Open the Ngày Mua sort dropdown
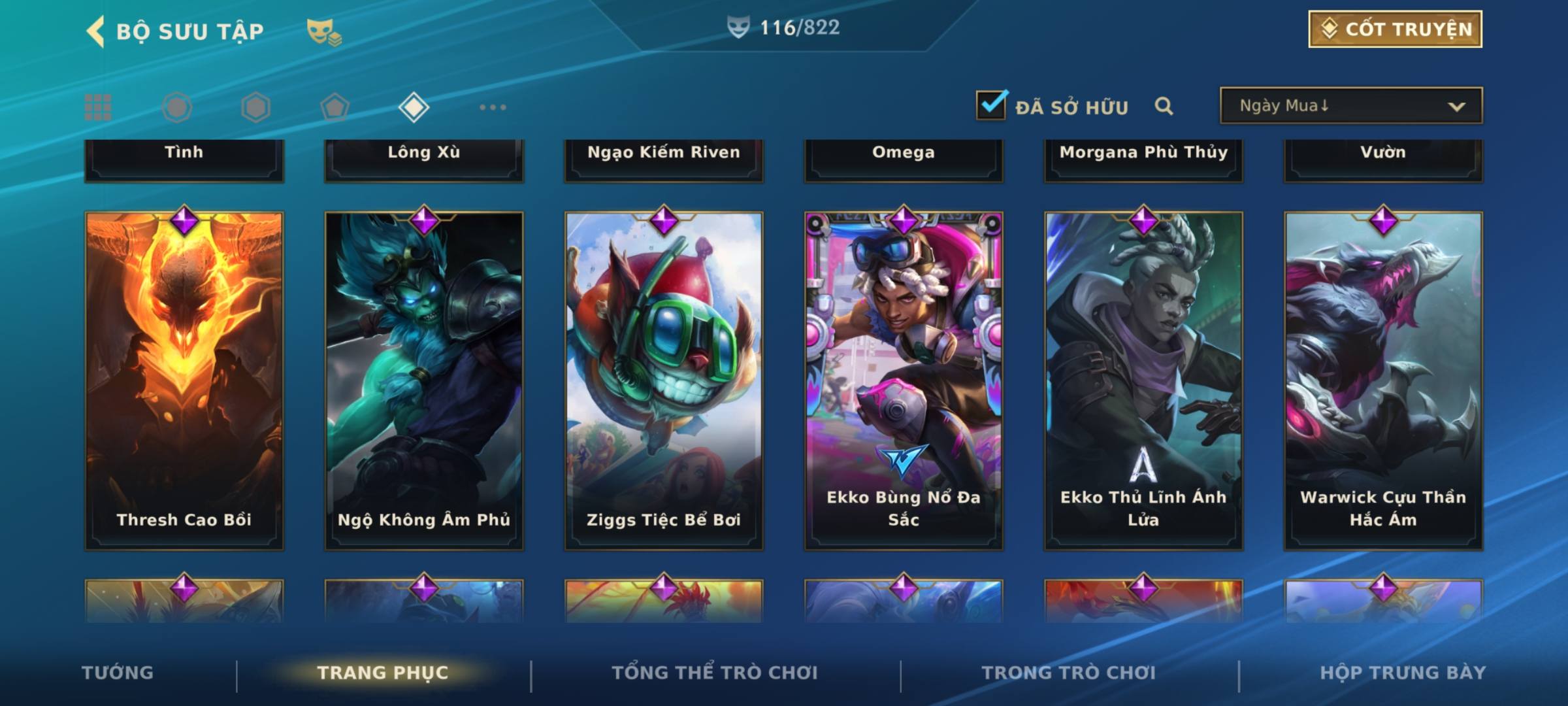 click(1350, 106)
